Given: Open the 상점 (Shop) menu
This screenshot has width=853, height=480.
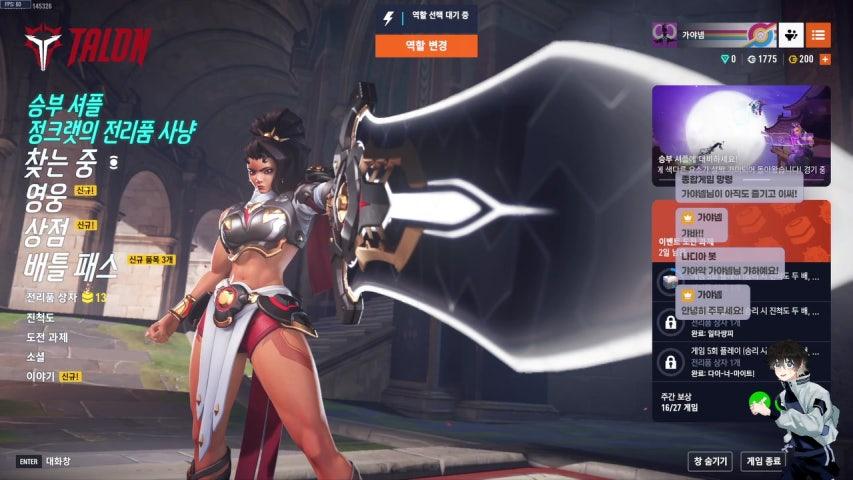Looking at the screenshot, I should coord(46,232).
